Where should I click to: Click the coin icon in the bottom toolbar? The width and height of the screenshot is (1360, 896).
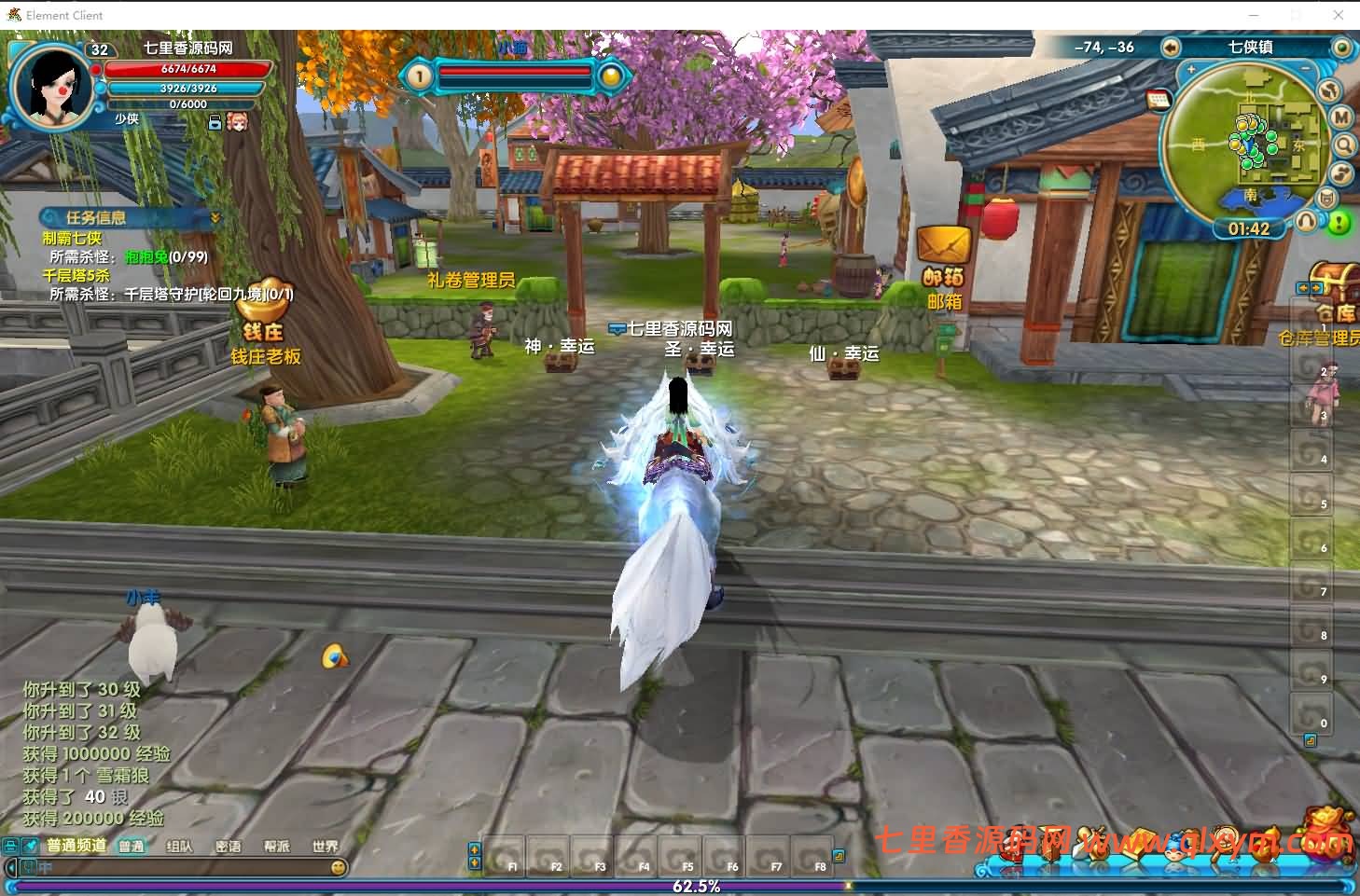(x=1224, y=842)
